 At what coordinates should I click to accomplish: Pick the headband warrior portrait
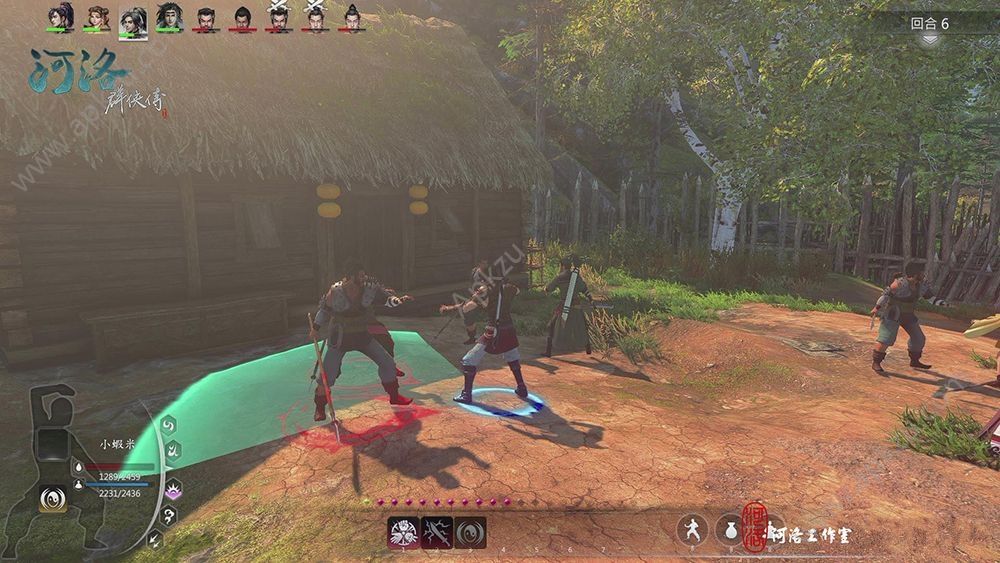[x=169, y=17]
